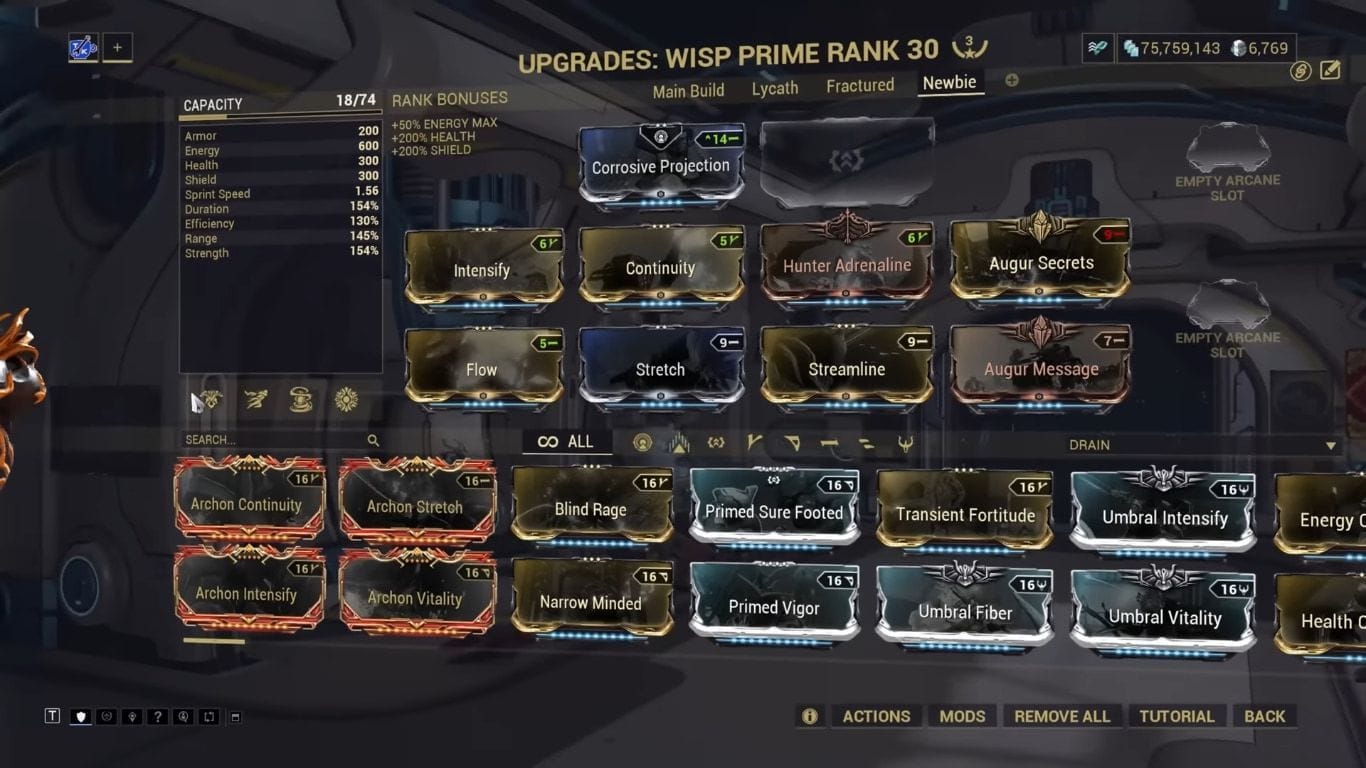
Task: Toggle the ALL mods filter
Action: pyautogui.click(x=567, y=441)
